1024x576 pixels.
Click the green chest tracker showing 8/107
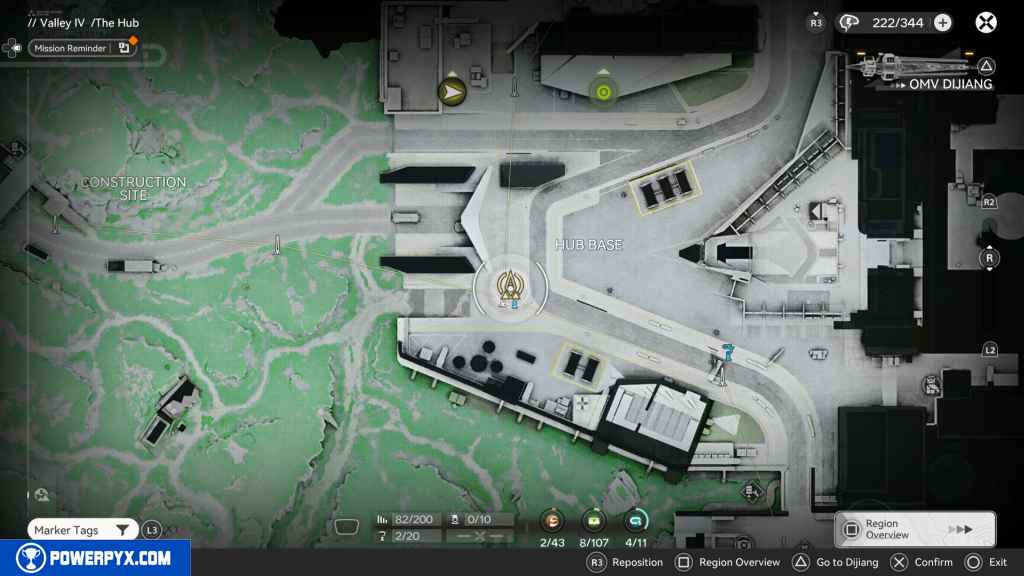[595, 521]
